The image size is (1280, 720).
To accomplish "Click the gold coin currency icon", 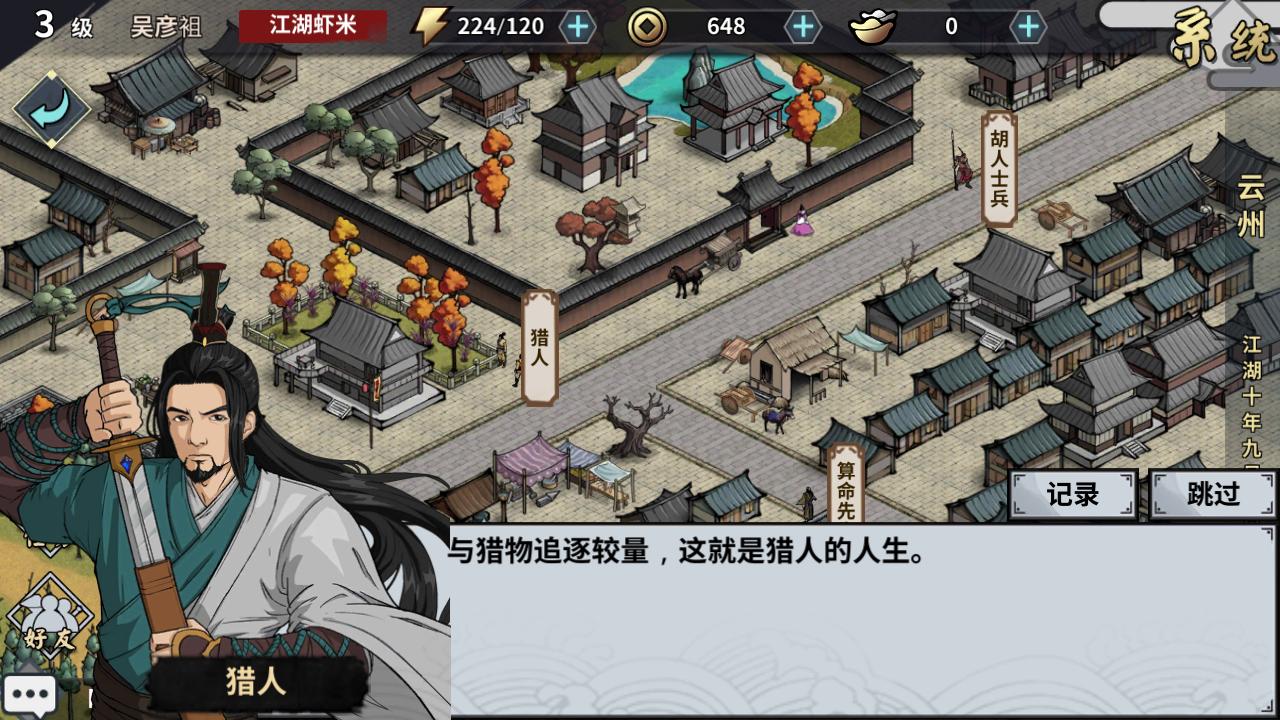I will click(648, 27).
